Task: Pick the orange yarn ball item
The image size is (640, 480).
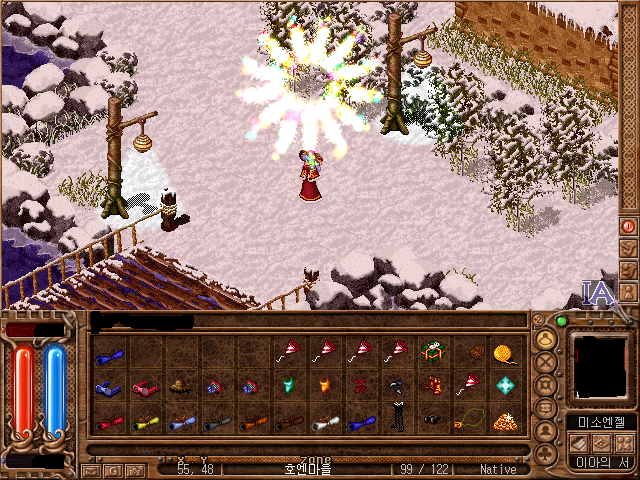Action: coord(505,352)
